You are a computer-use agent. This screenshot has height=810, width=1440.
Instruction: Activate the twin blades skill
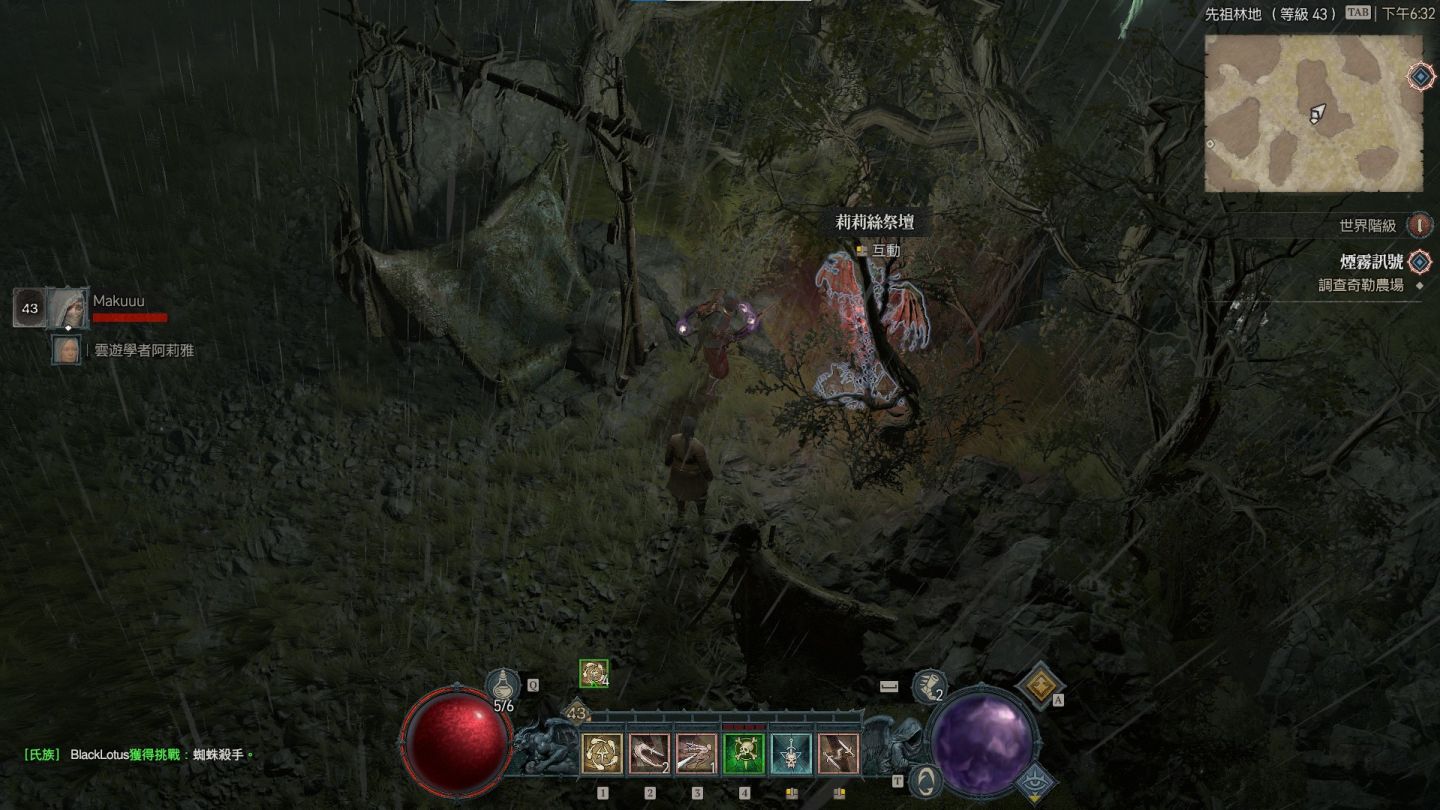tap(838, 754)
